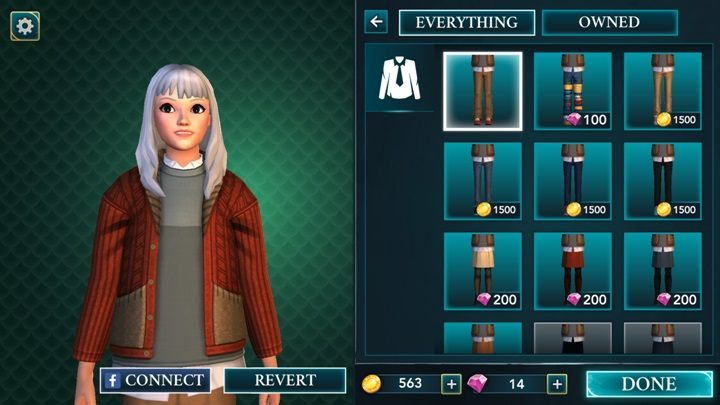The height and width of the screenshot is (405, 720).
Task: Pick the red skirt for 200 gems
Action: (x=572, y=271)
